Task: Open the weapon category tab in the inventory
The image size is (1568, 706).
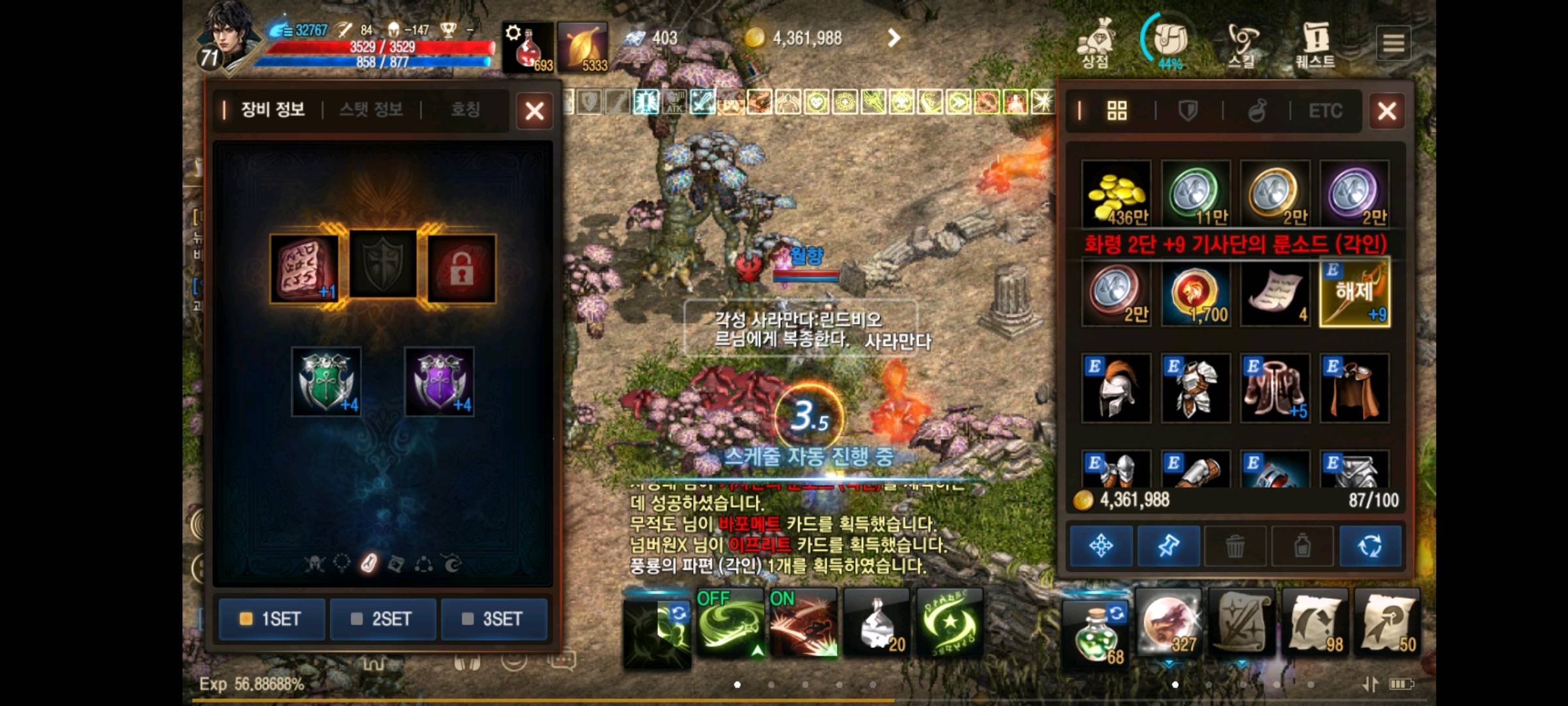Action: (x=1186, y=111)
